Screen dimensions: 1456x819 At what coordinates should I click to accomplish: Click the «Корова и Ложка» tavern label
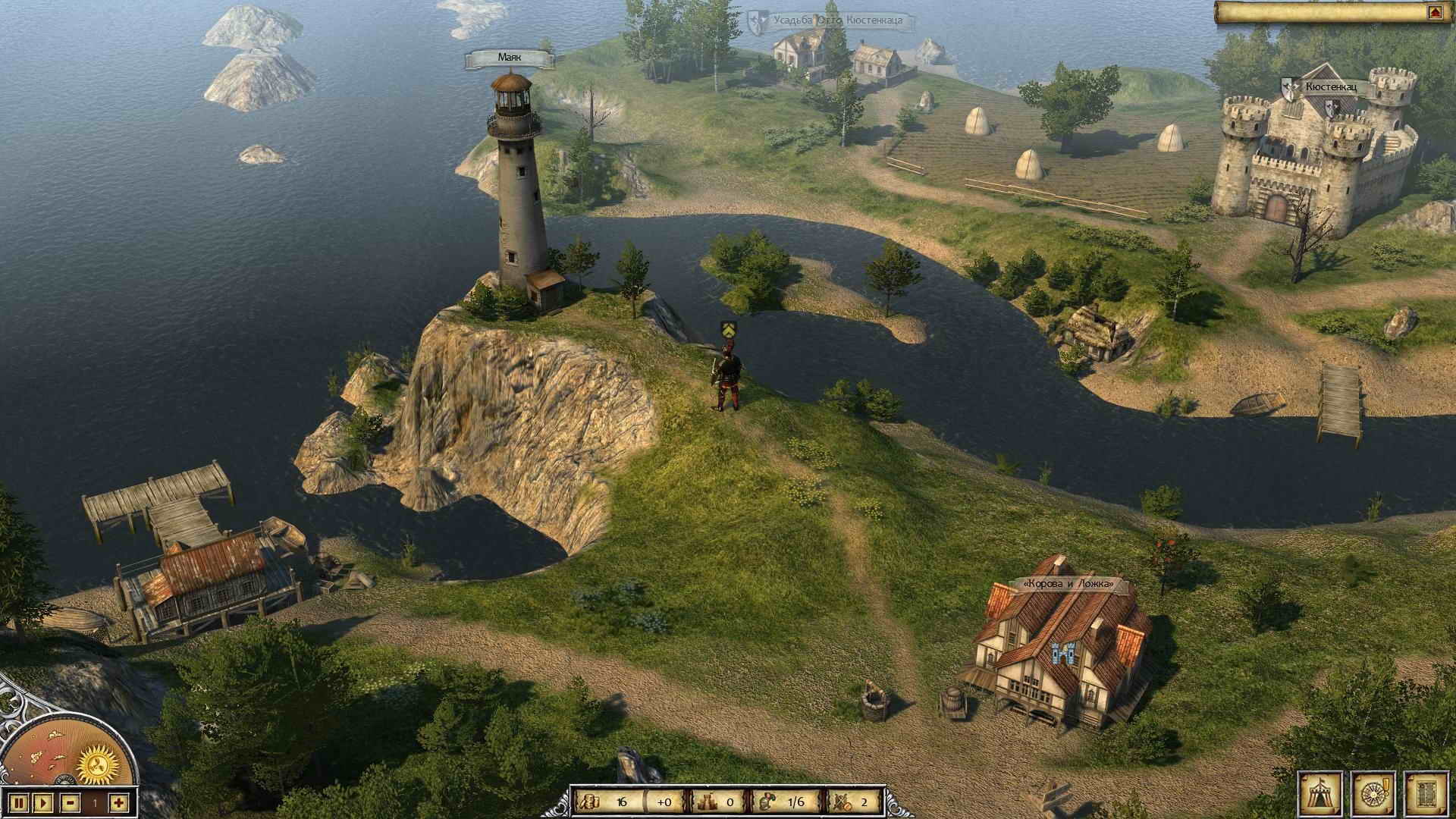tap(1068, 584)
